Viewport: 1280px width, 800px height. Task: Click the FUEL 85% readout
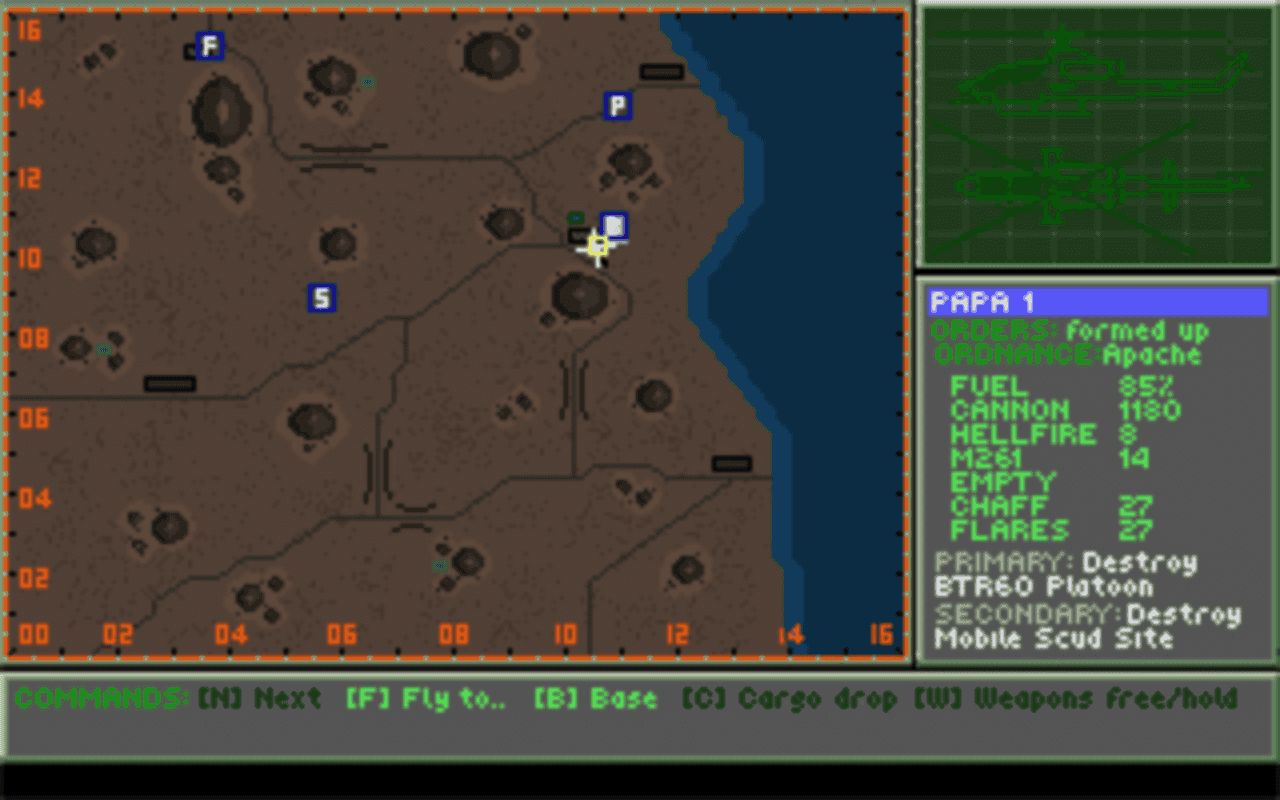1050,387
